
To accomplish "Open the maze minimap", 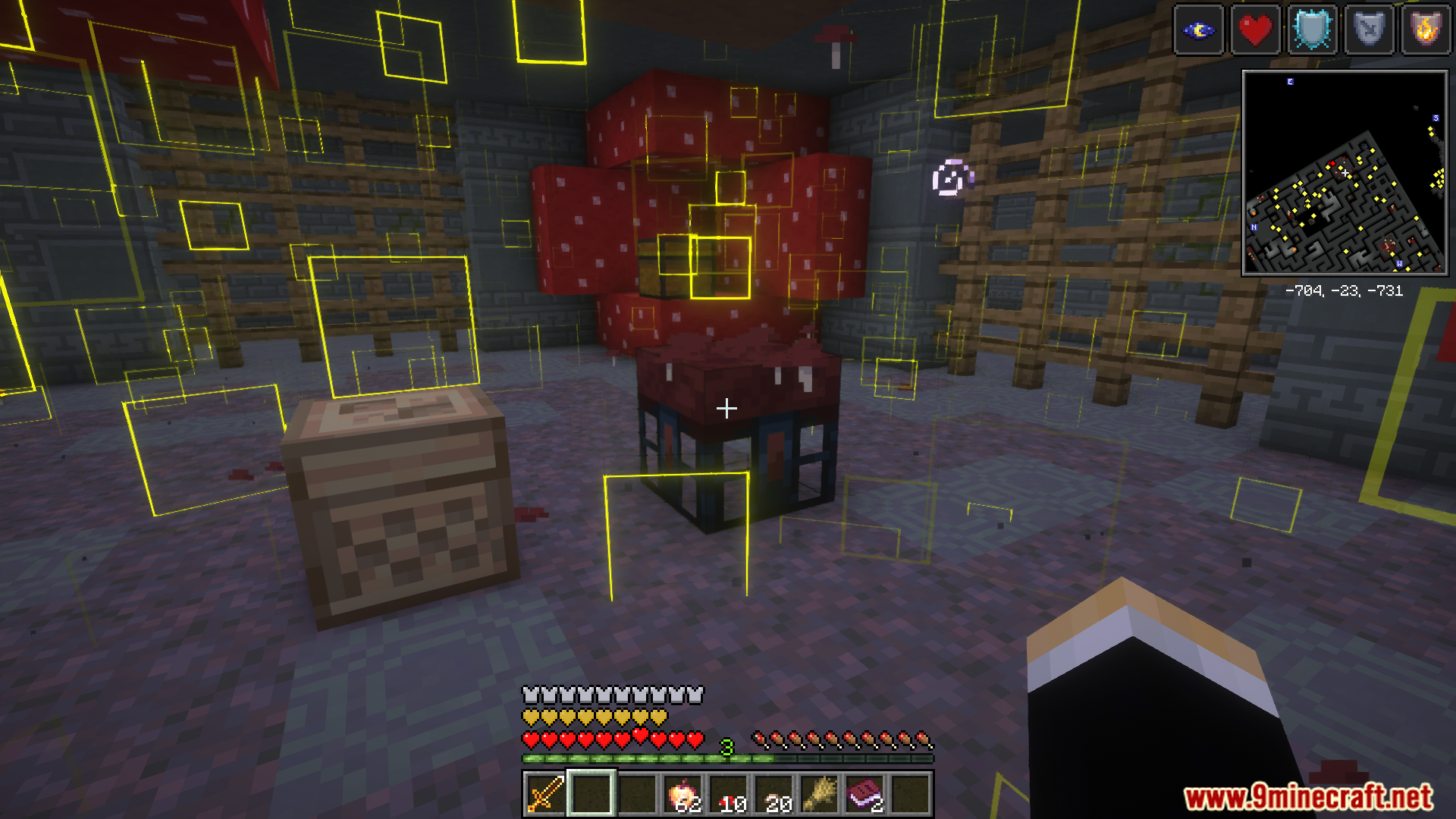I will click(1345, 173).
